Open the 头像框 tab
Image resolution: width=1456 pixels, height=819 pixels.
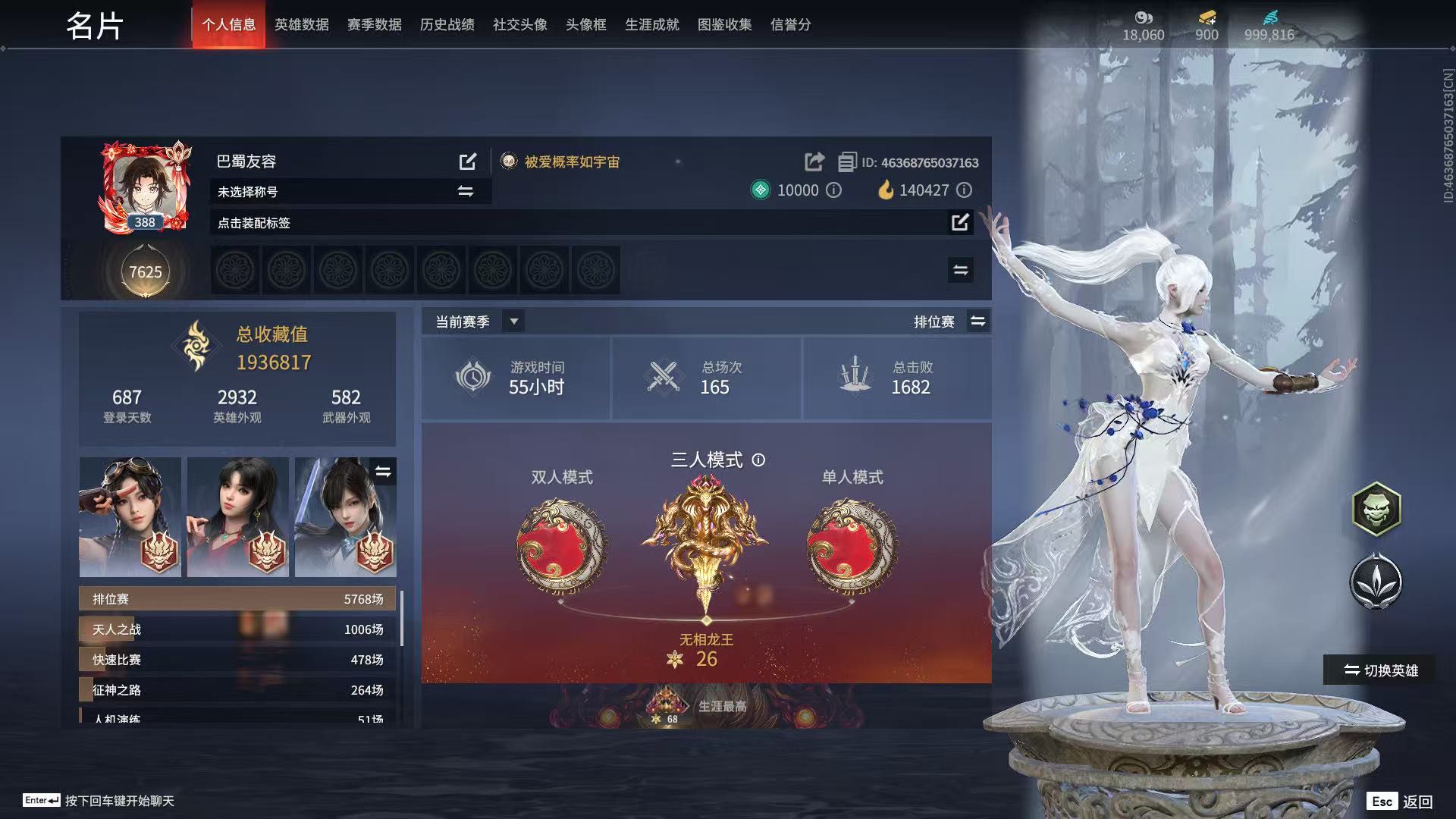pos(585,25)
